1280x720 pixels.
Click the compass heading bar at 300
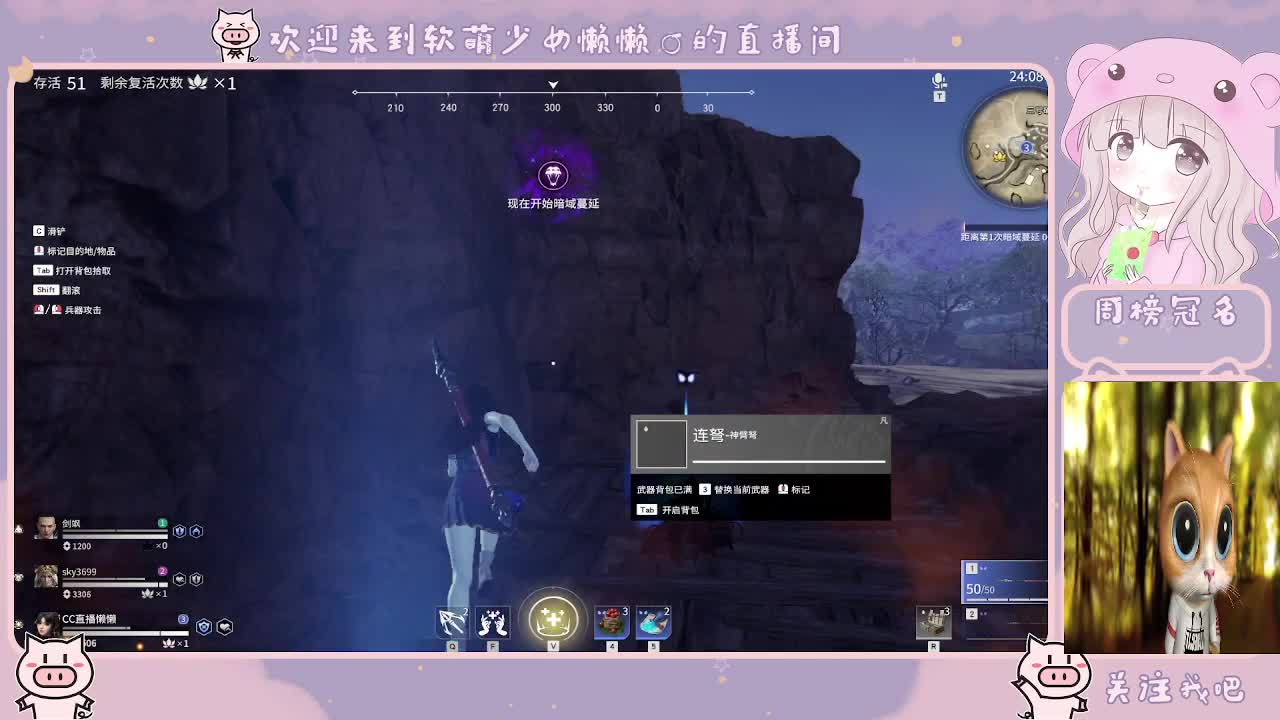[x=552, y=96]
